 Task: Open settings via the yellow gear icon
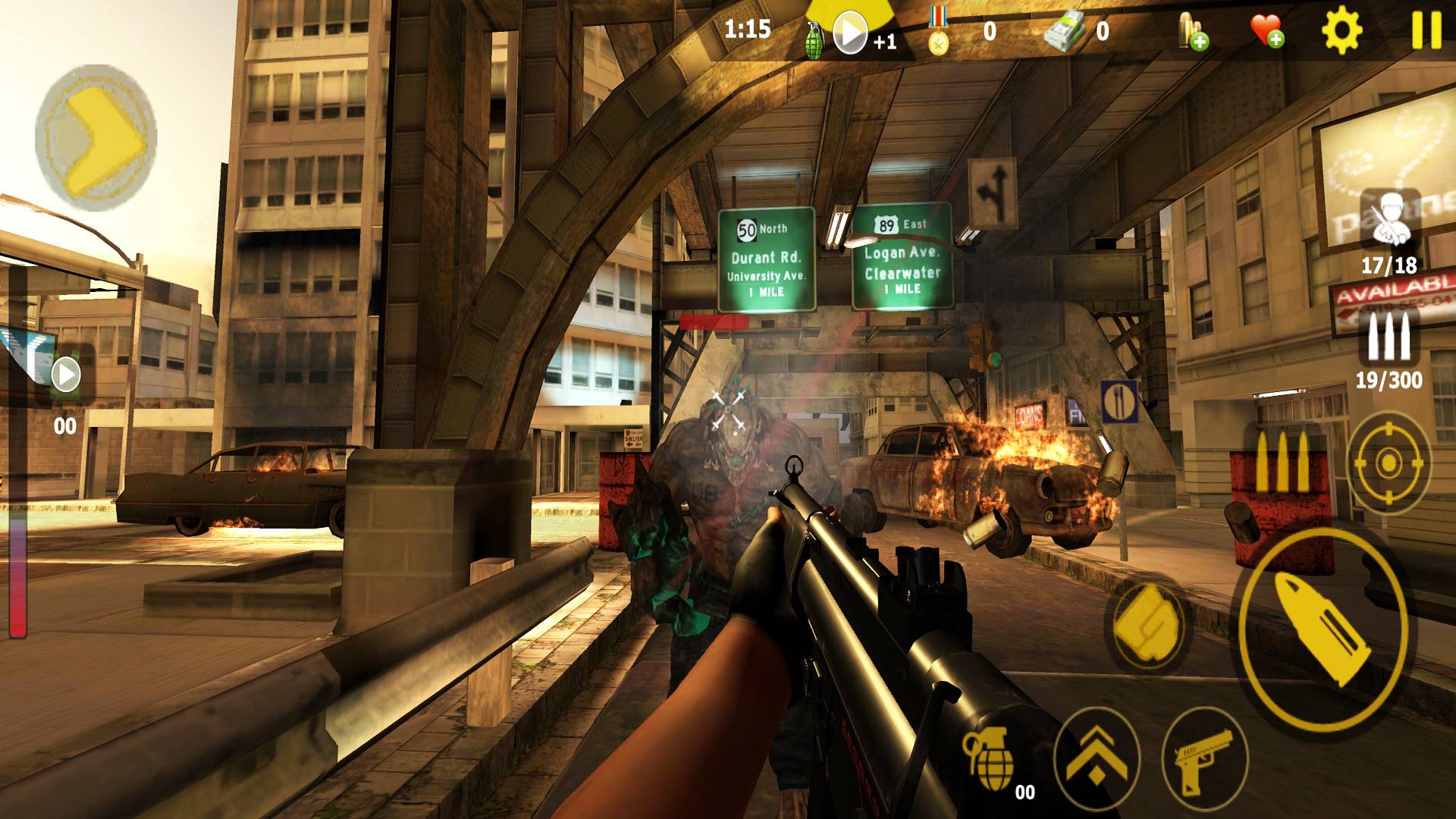click(1341, 32)
